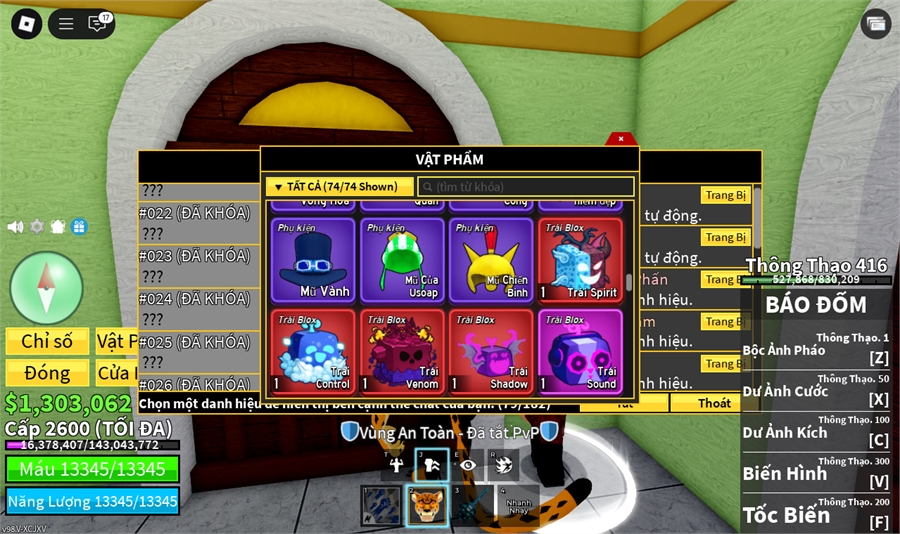Select the yellow Mũ Chiến Binh helmet
The image size is (900, 534).
click(490, 259)
